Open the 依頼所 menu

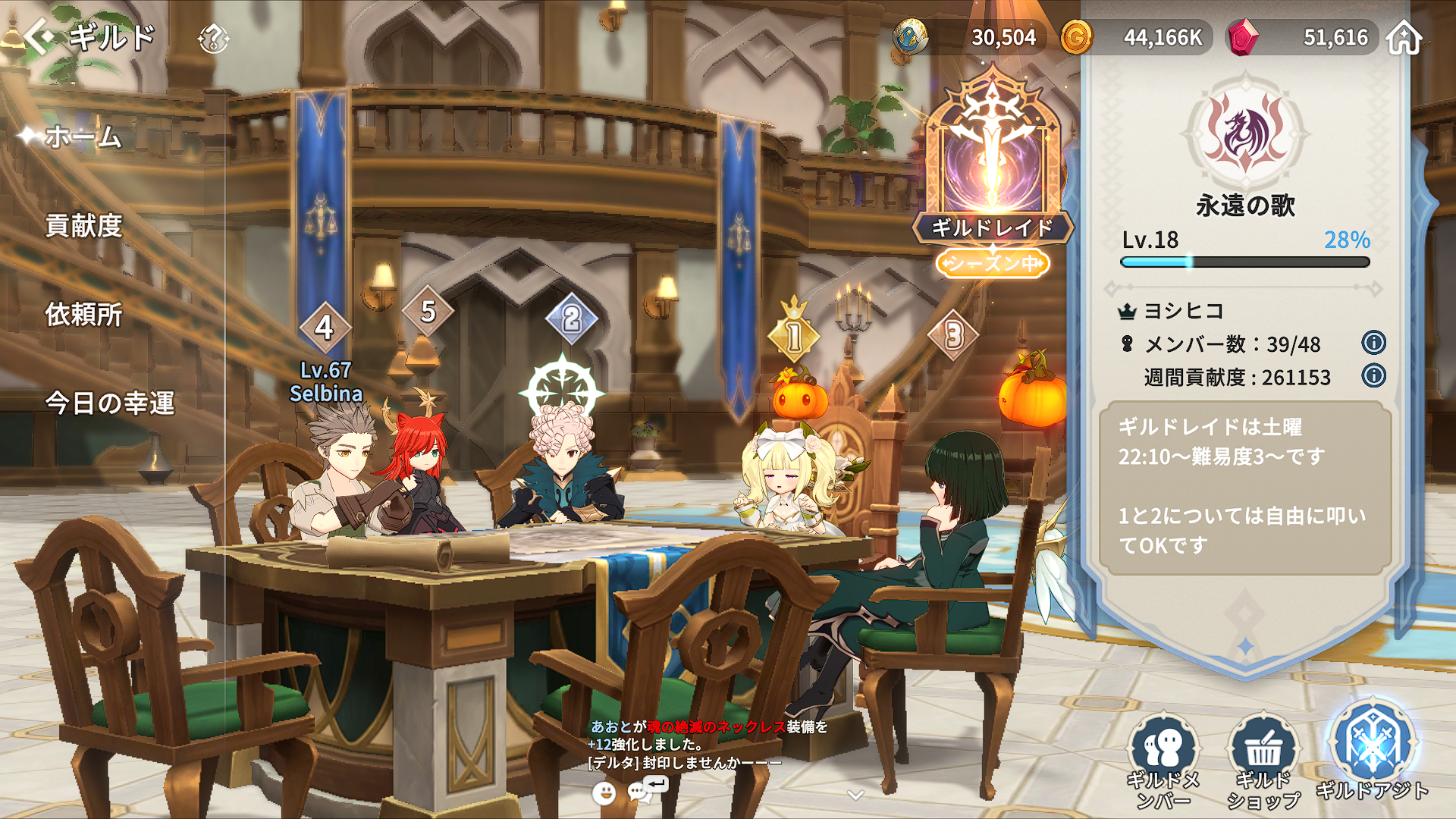pos(83,315)
